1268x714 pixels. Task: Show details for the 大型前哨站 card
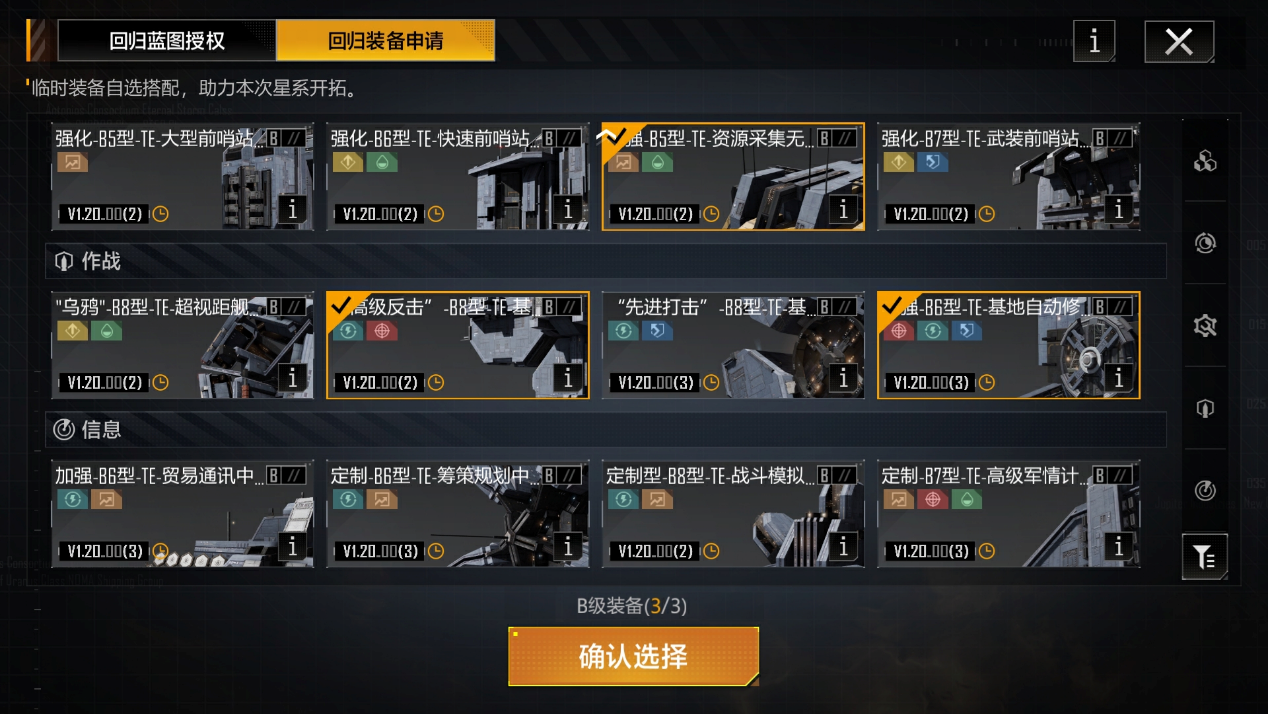292,210
